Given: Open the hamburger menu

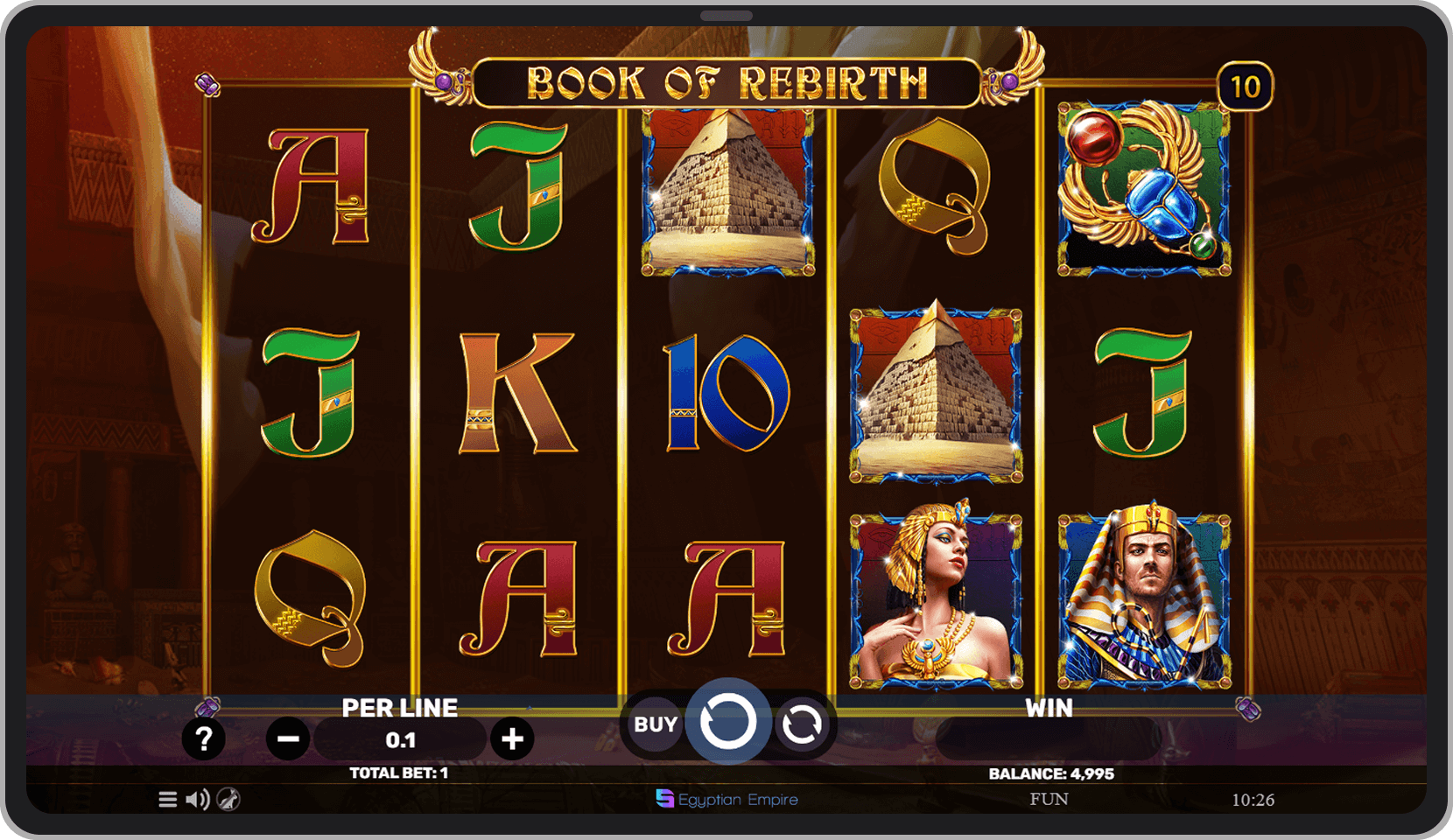Looking at the screenshot, I should click(167, 799).
